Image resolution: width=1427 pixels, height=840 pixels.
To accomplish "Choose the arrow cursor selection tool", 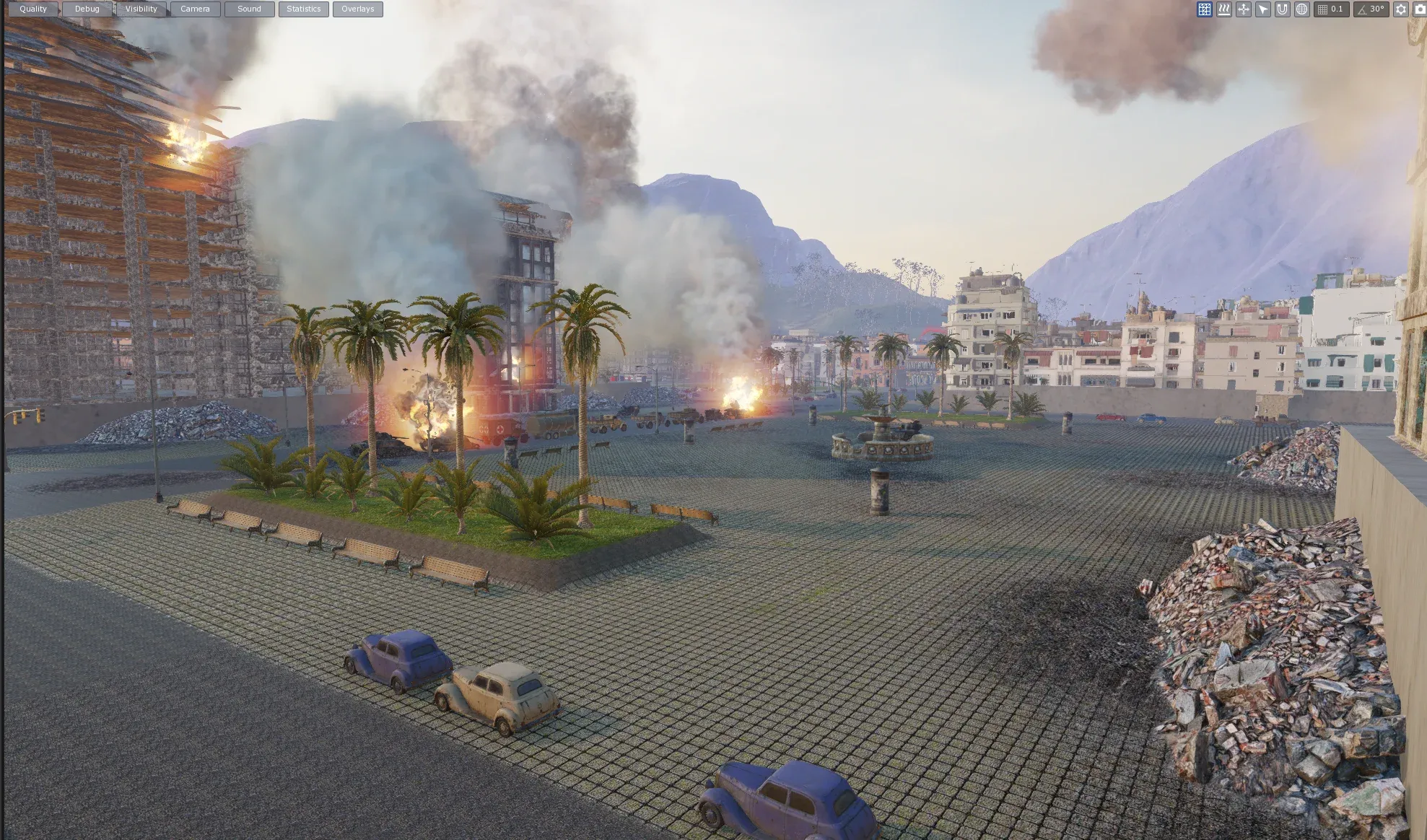I will (1262, 9).
